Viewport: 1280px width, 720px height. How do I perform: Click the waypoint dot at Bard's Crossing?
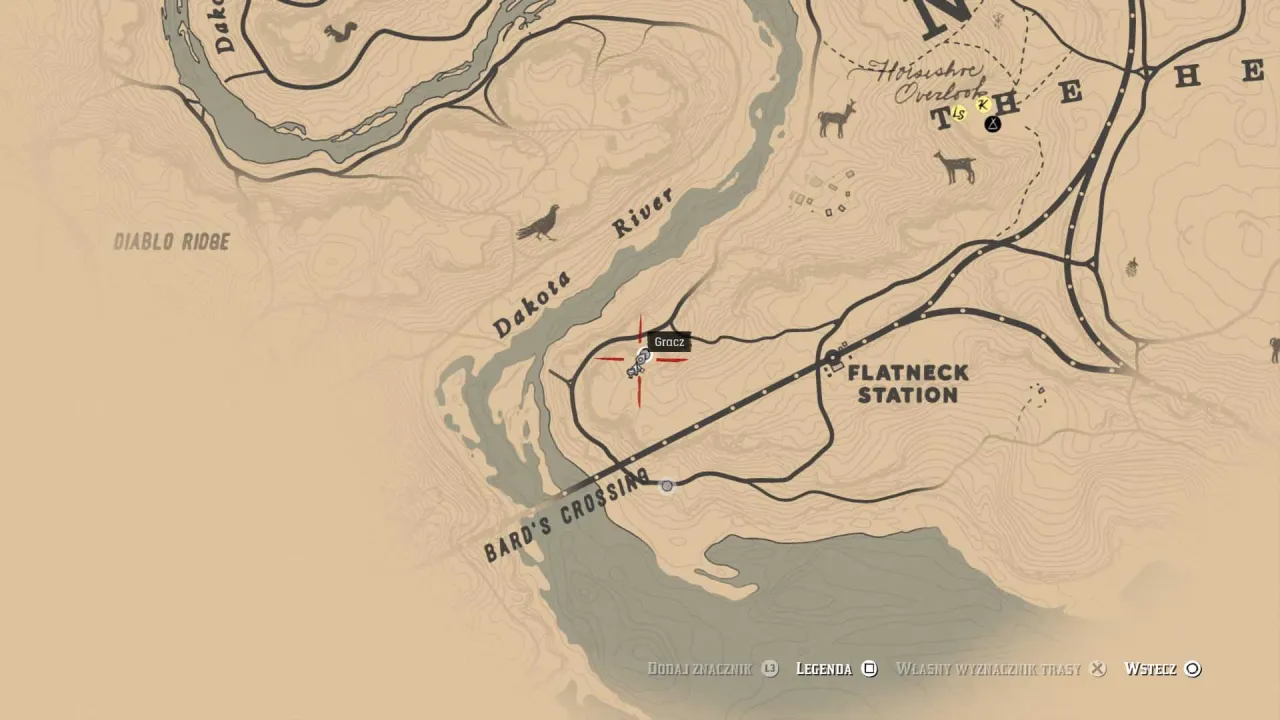[x=667, y=485]
